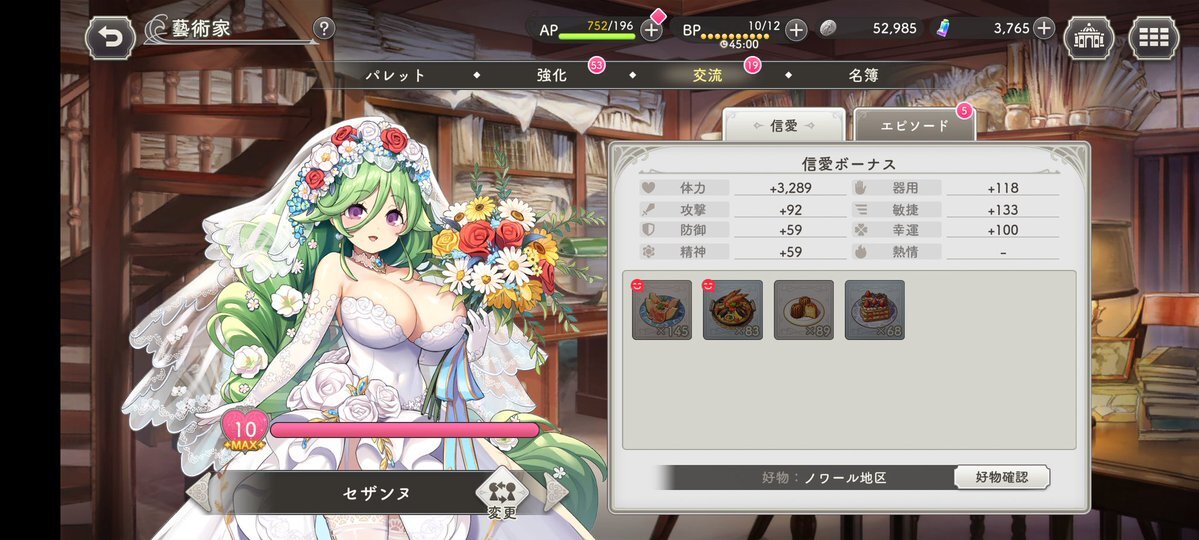1199x540 pixels.
Task: Open the question mark help icon
Action: pos(324,29)
